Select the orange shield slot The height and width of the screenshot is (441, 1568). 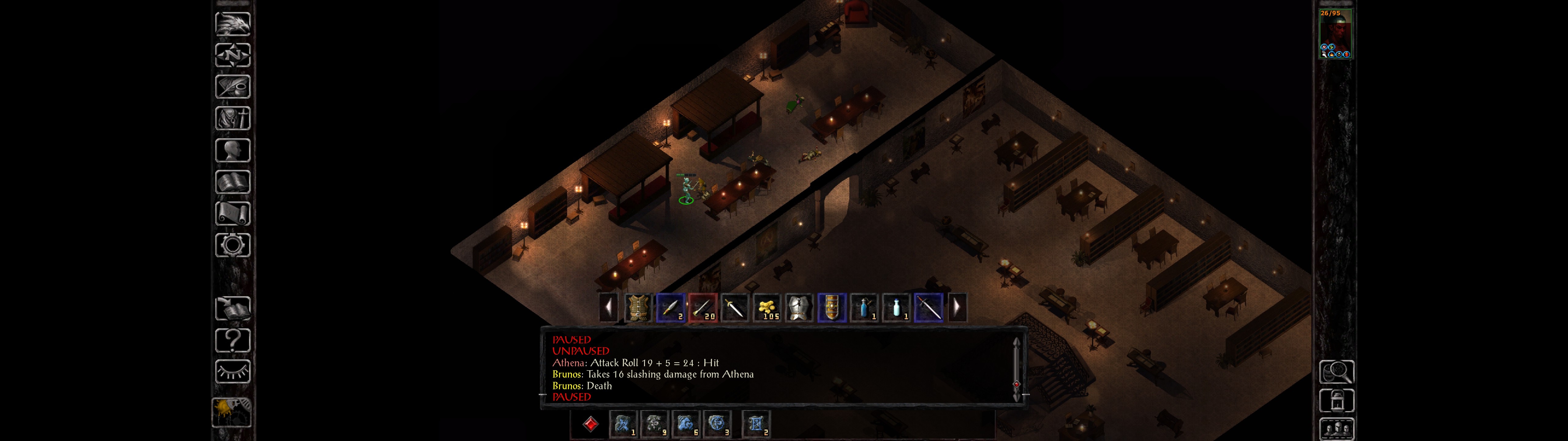click(x=831, y=307)
